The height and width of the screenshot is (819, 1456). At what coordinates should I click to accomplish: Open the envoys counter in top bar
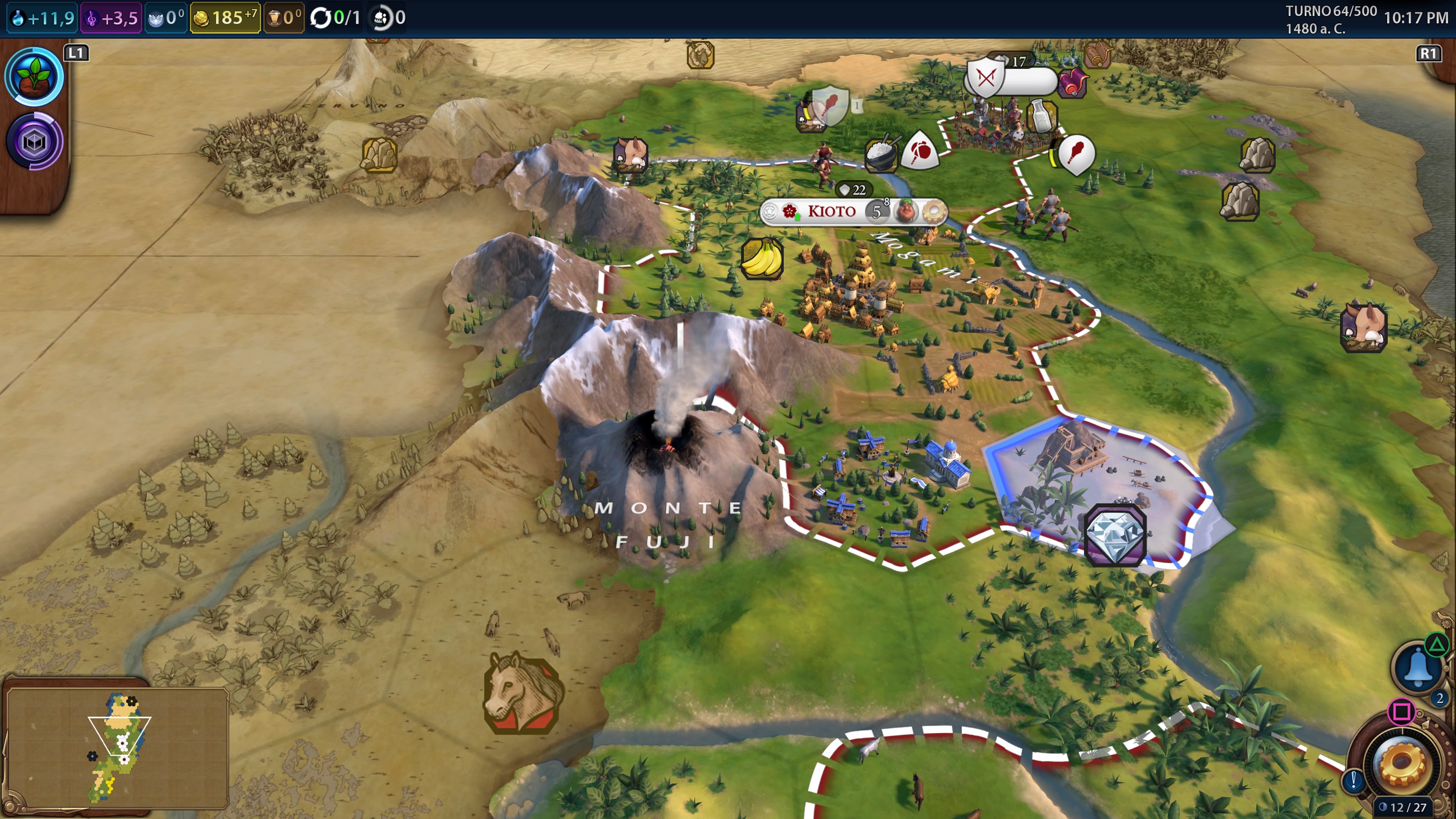[389, 18]
